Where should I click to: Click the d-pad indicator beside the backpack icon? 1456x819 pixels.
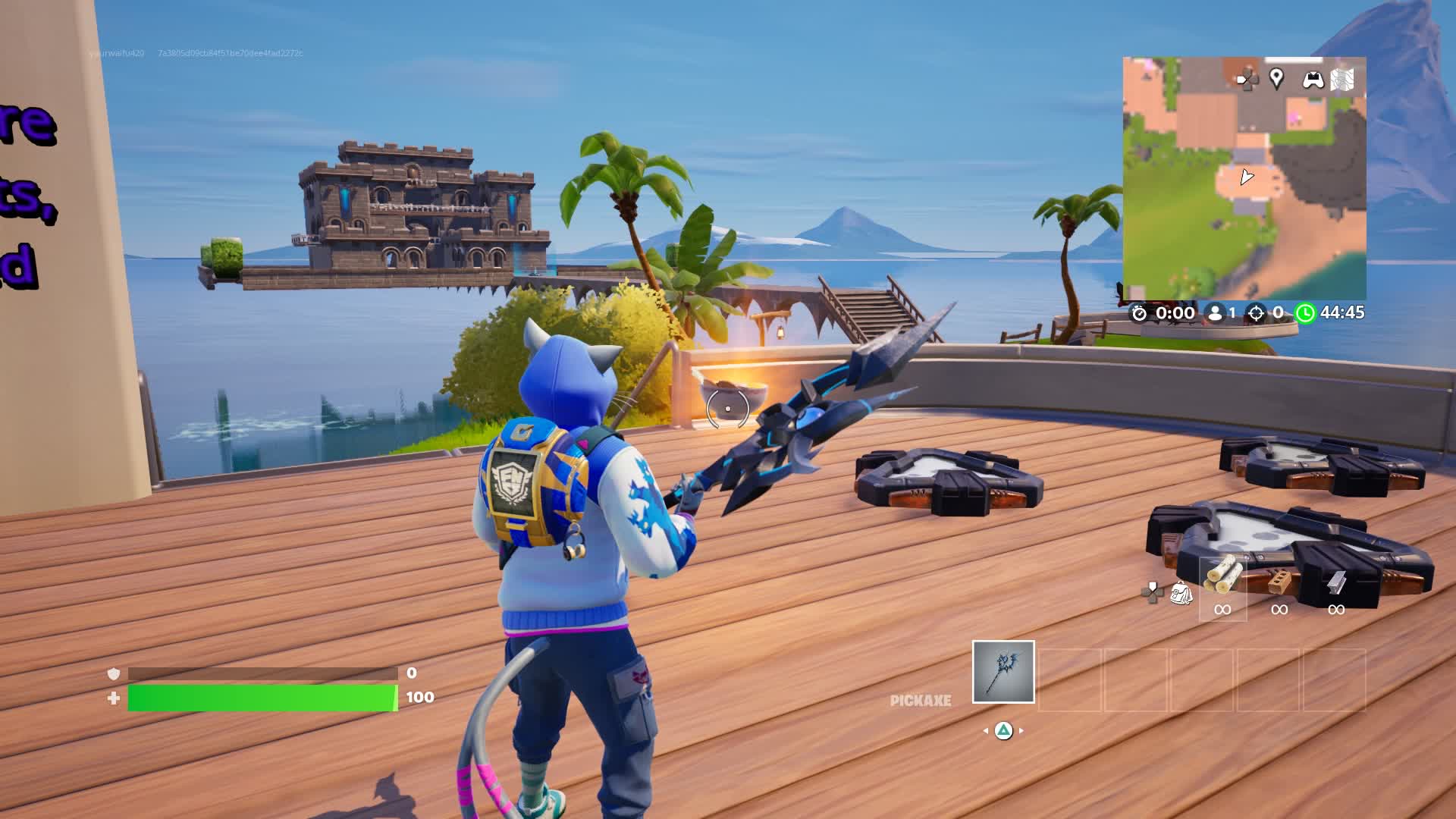point(1152,591)
